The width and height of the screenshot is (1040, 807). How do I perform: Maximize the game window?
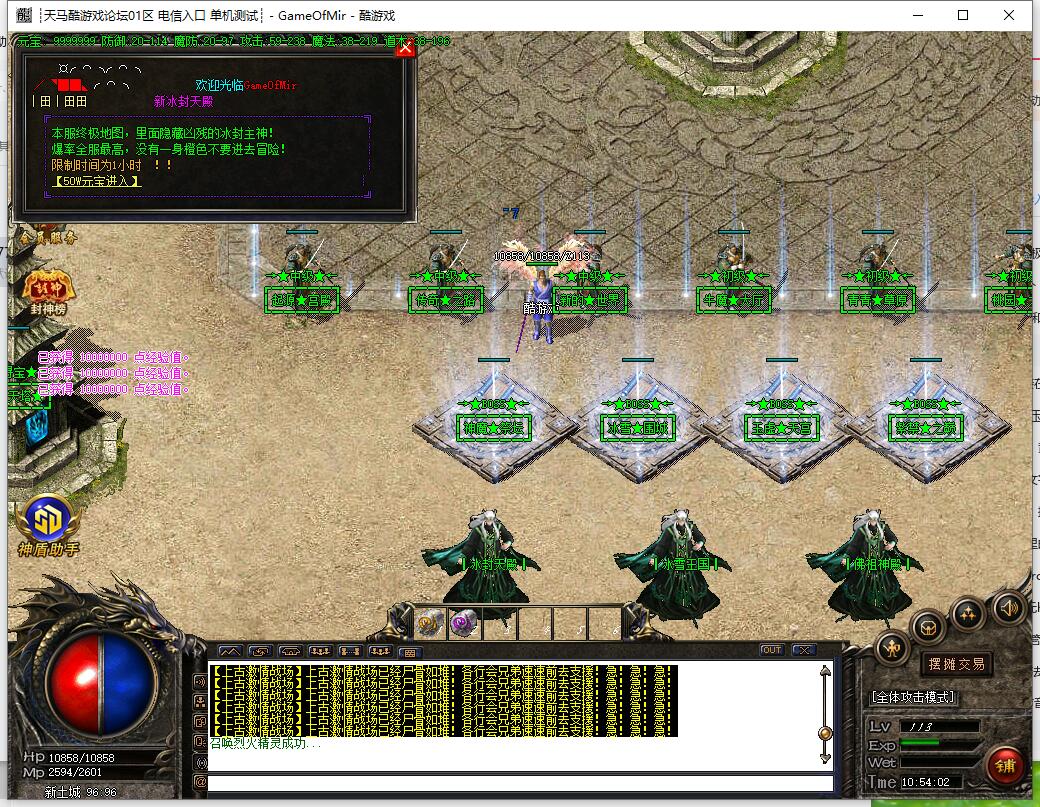(x=963, y=15)
